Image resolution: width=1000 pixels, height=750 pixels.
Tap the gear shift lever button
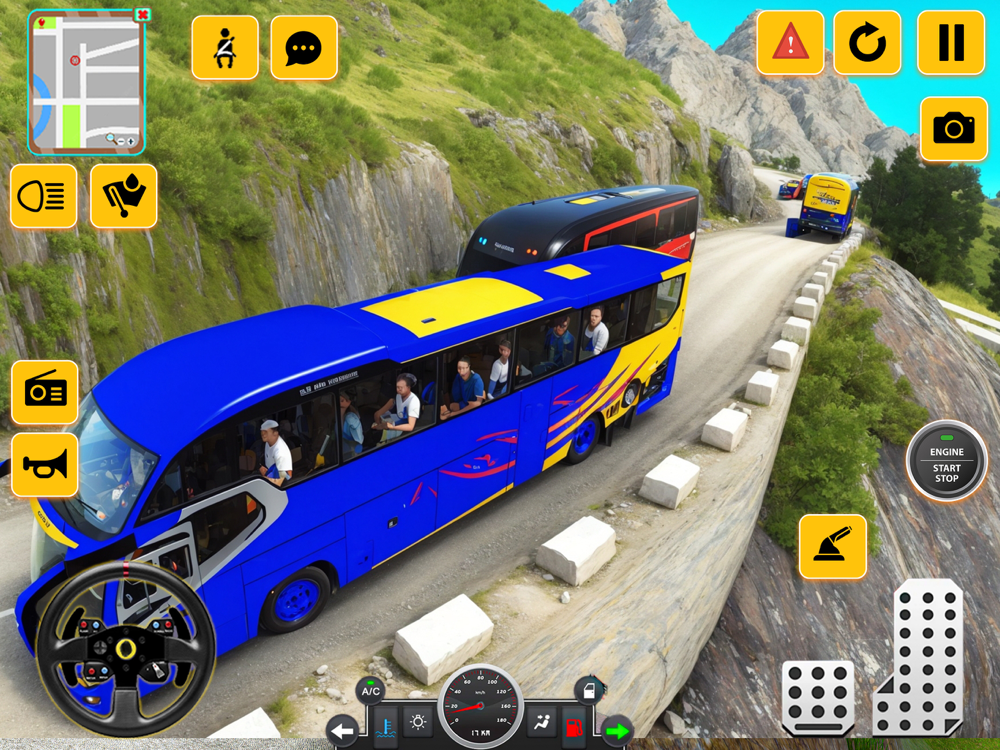832,546
